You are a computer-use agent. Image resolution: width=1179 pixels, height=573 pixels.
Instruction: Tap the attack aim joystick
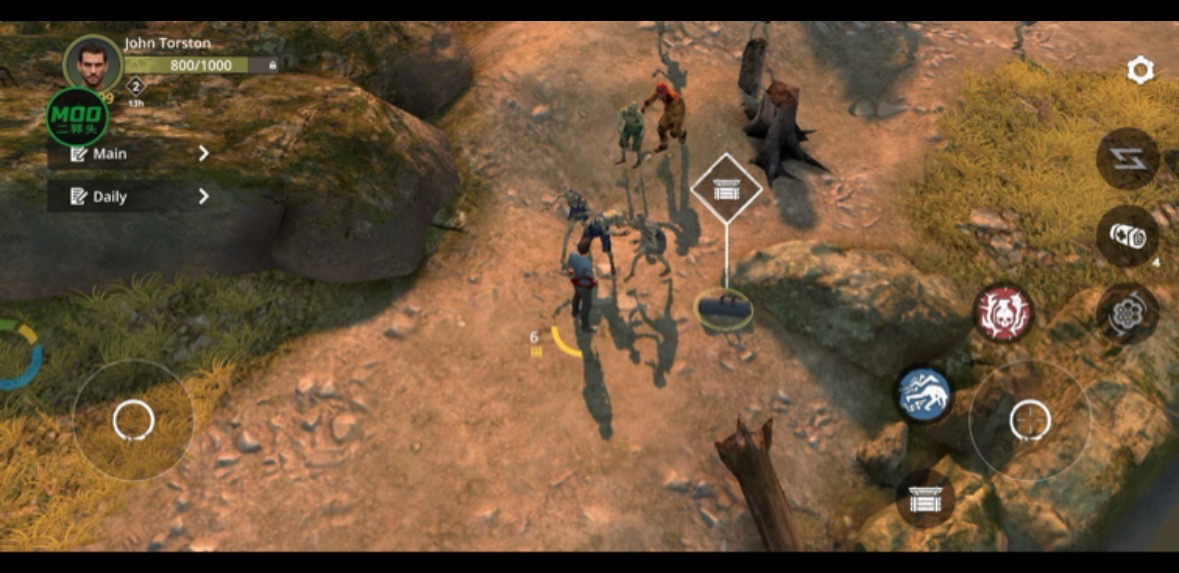1029,419
